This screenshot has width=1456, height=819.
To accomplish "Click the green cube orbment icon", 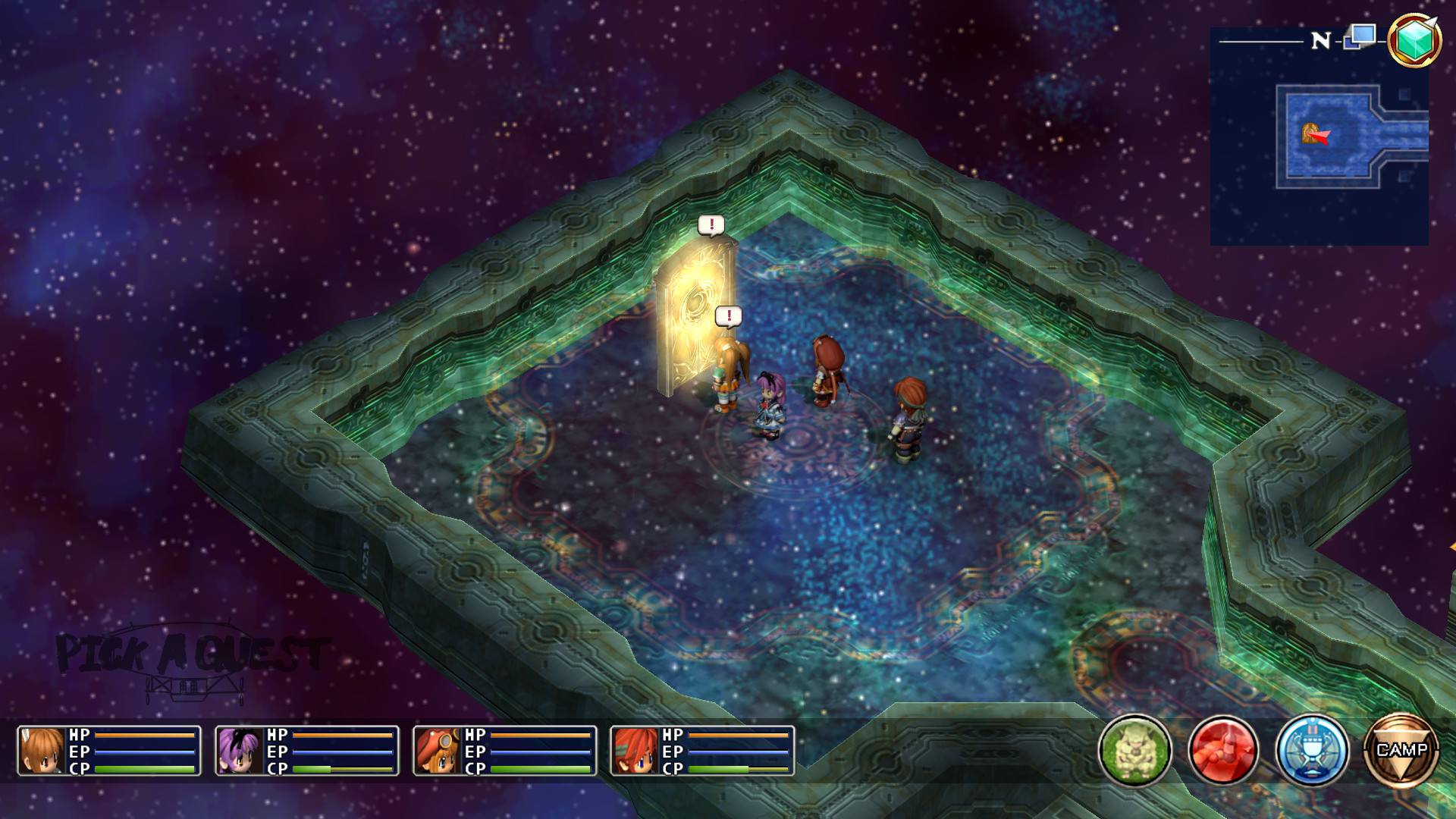I will click(1414, 39).
